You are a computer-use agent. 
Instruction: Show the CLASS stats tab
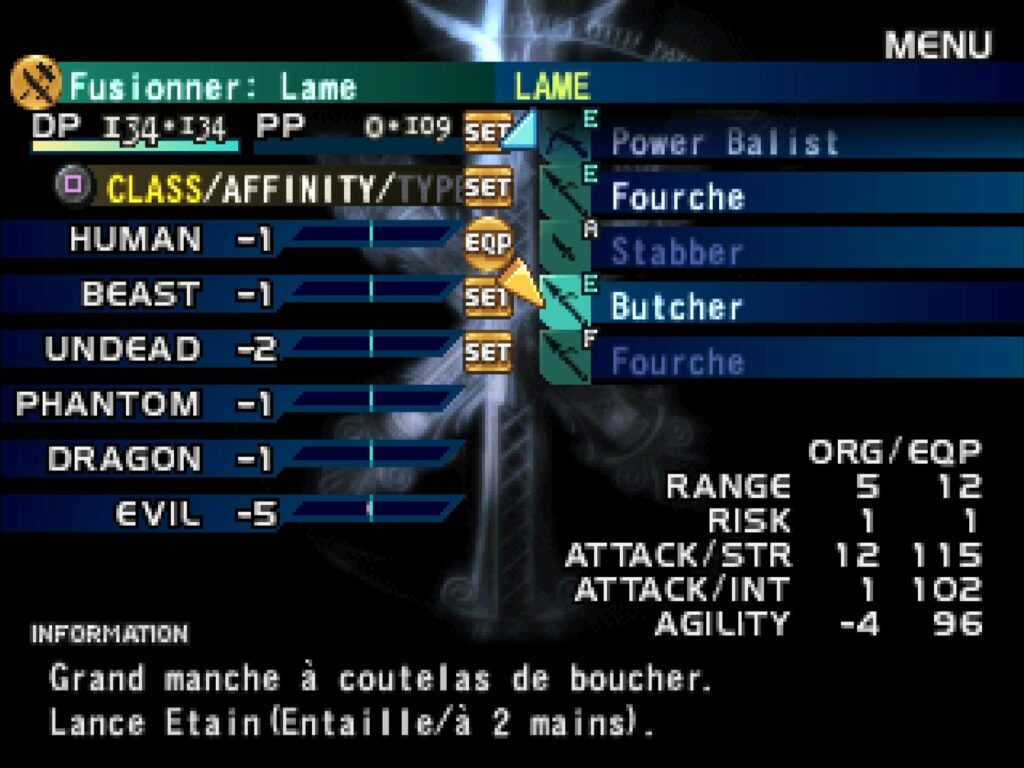[x=153, y=189]
